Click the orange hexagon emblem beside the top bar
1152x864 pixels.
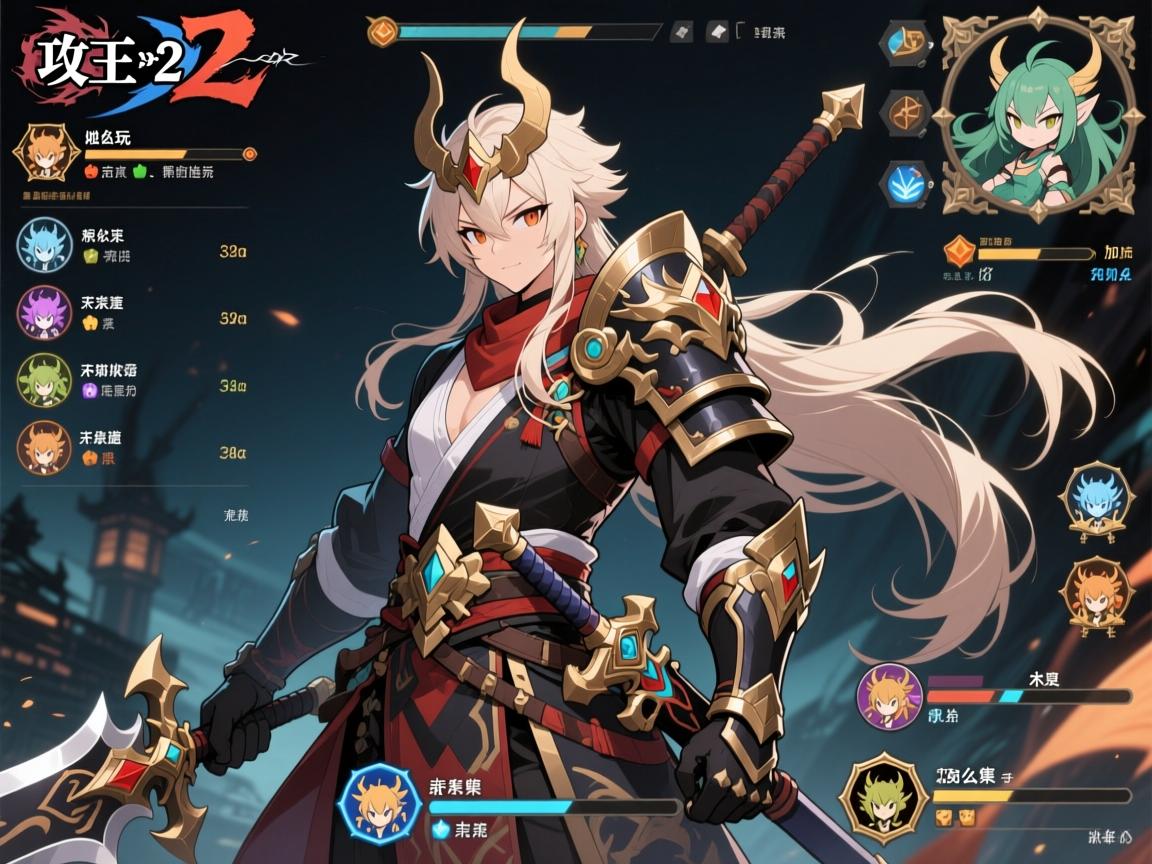(382, 32)
